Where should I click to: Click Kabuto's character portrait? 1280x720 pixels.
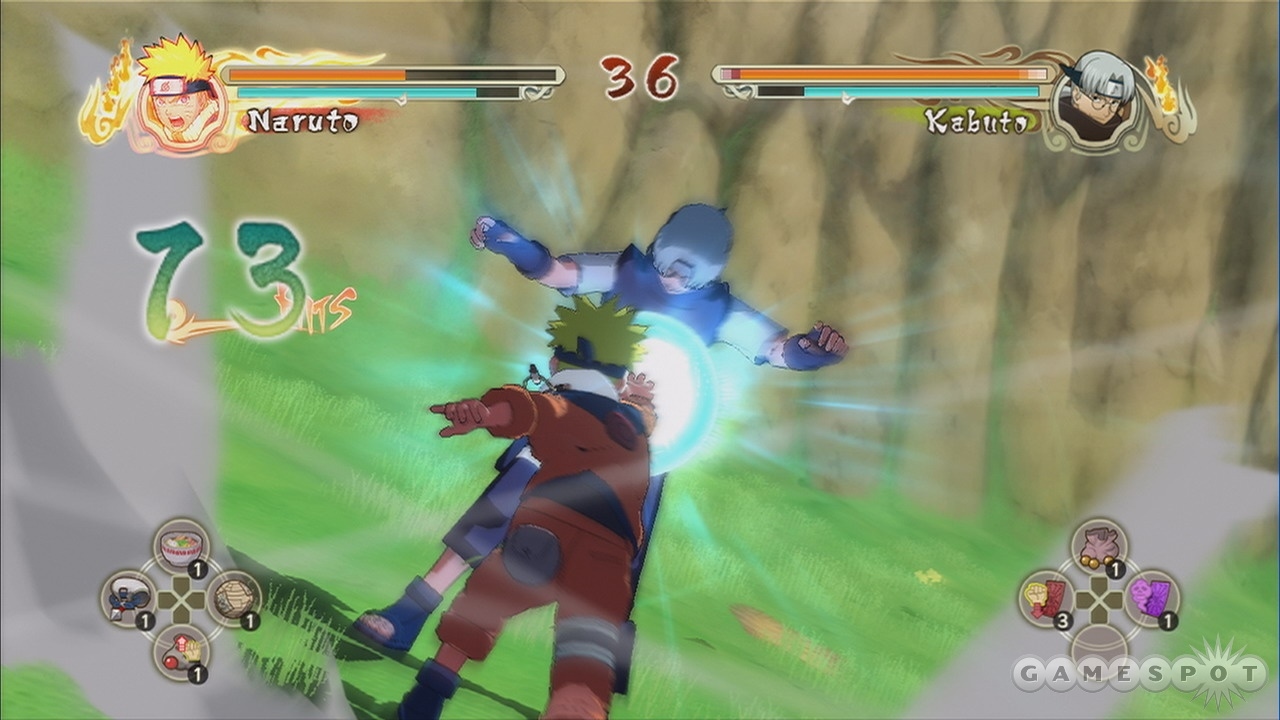[1098, 100]
